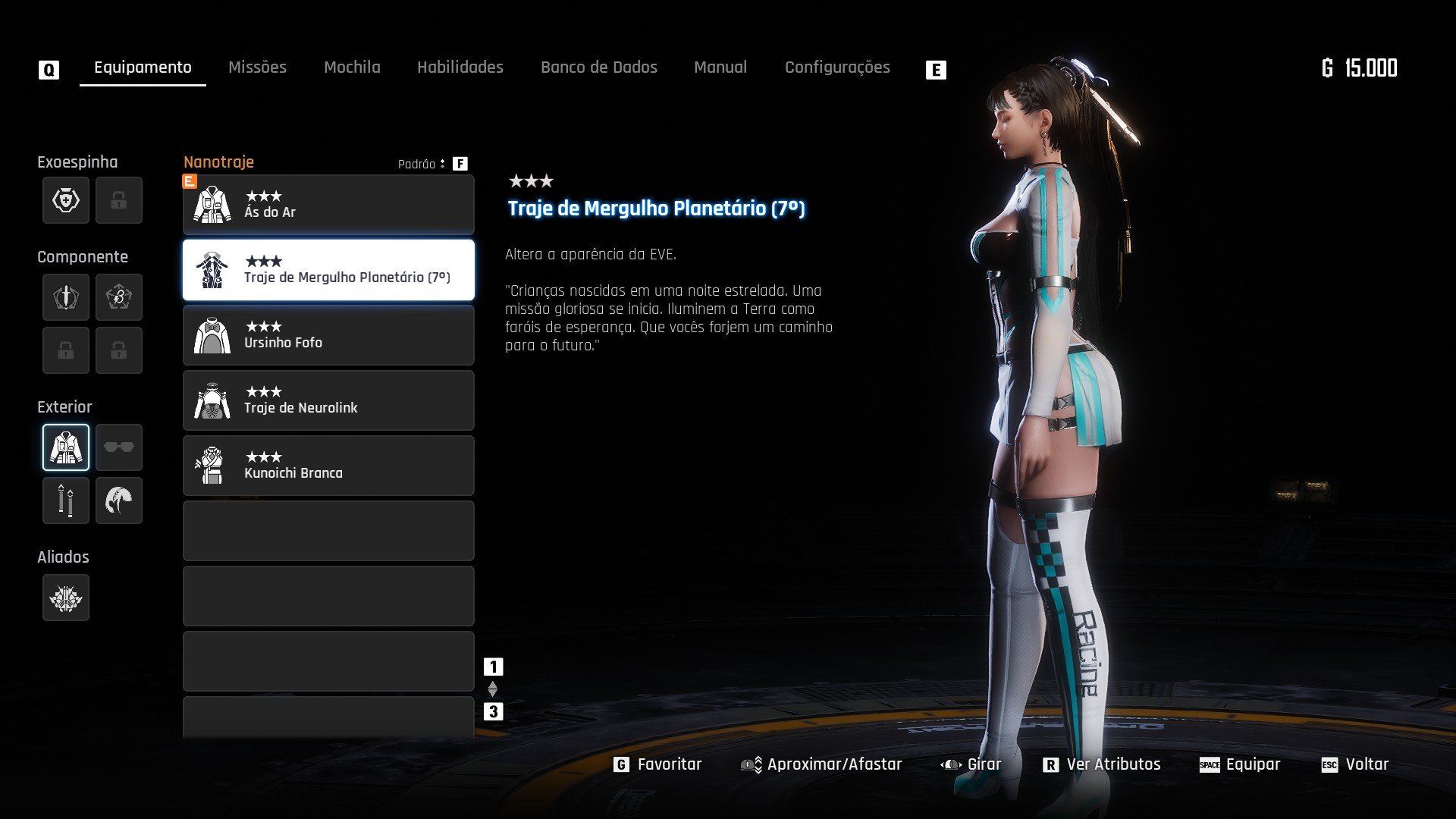This screenshot has width=1456, height=819.
Task: Go to the Habilidades tab
Action: click(x=460, y=67)
